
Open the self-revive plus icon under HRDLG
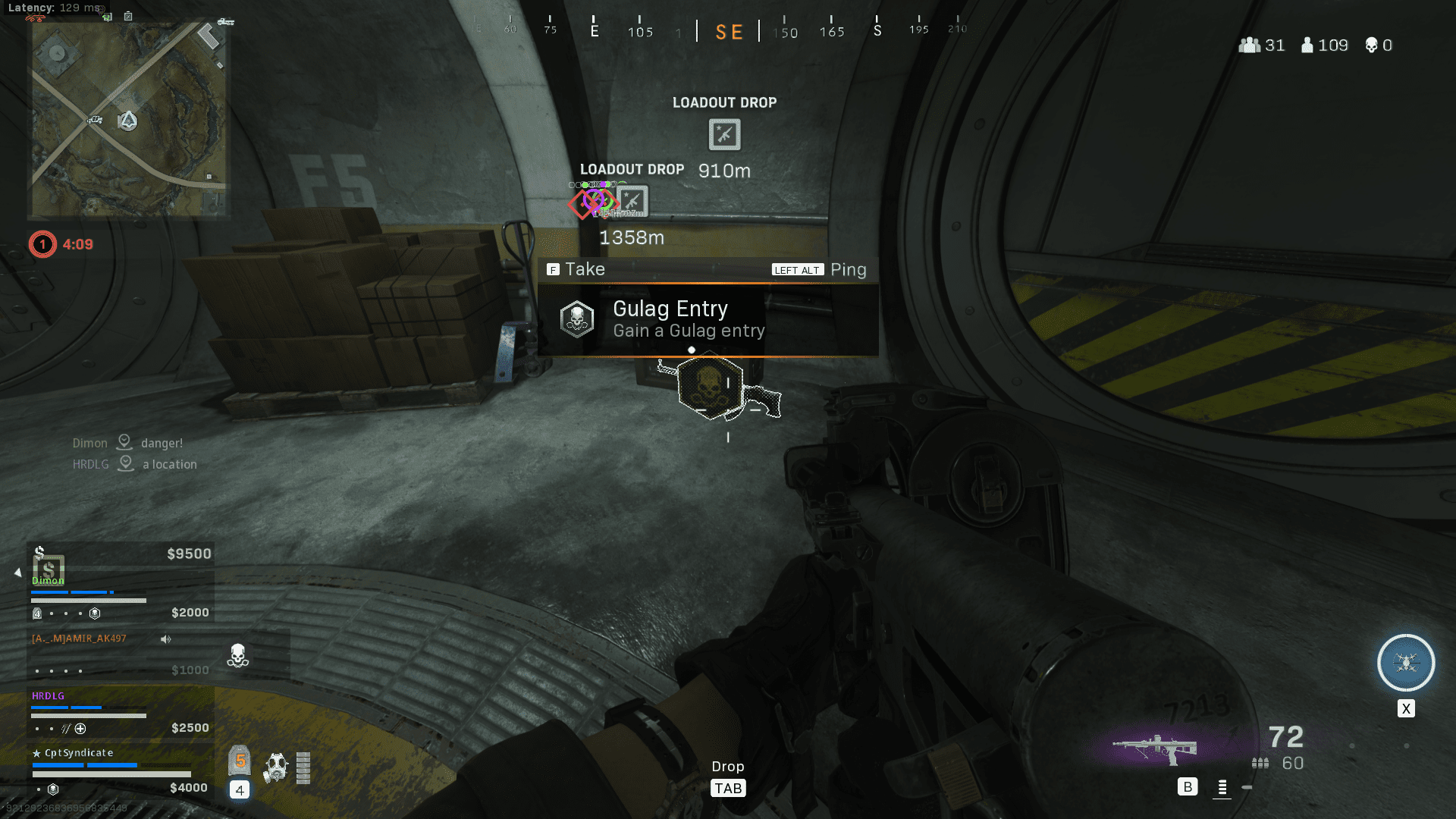coord(81,728)
